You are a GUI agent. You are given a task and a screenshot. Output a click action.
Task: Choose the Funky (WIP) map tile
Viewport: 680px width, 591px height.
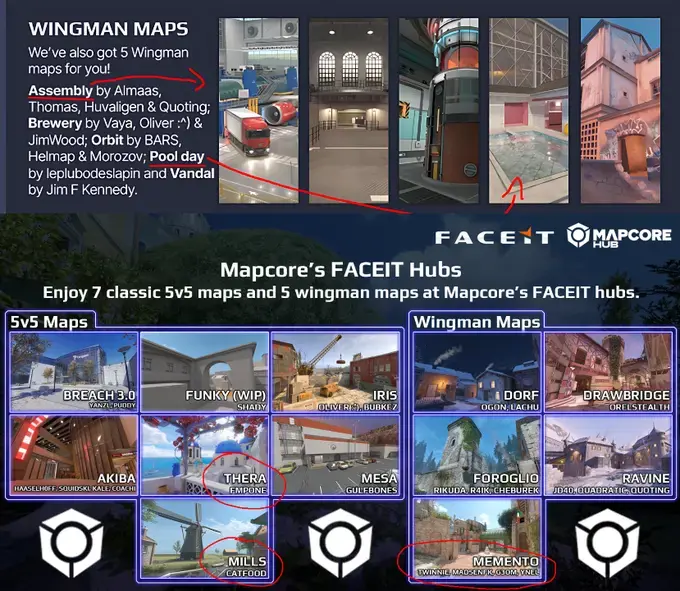(x=204, y=372)
